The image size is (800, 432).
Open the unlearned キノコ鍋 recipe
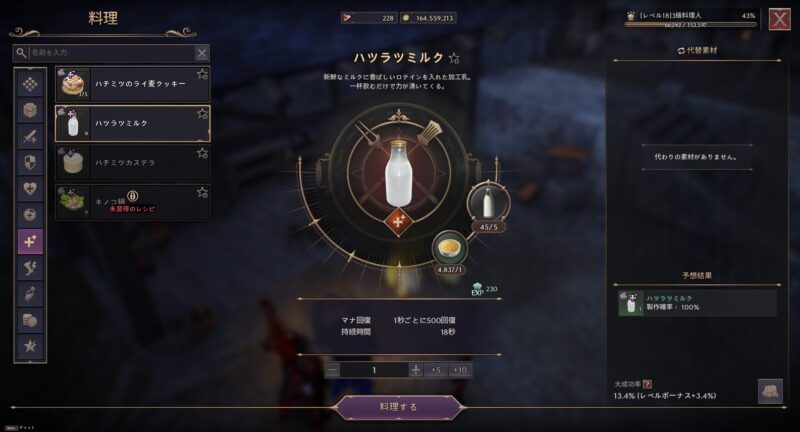[x=132, y=201]
